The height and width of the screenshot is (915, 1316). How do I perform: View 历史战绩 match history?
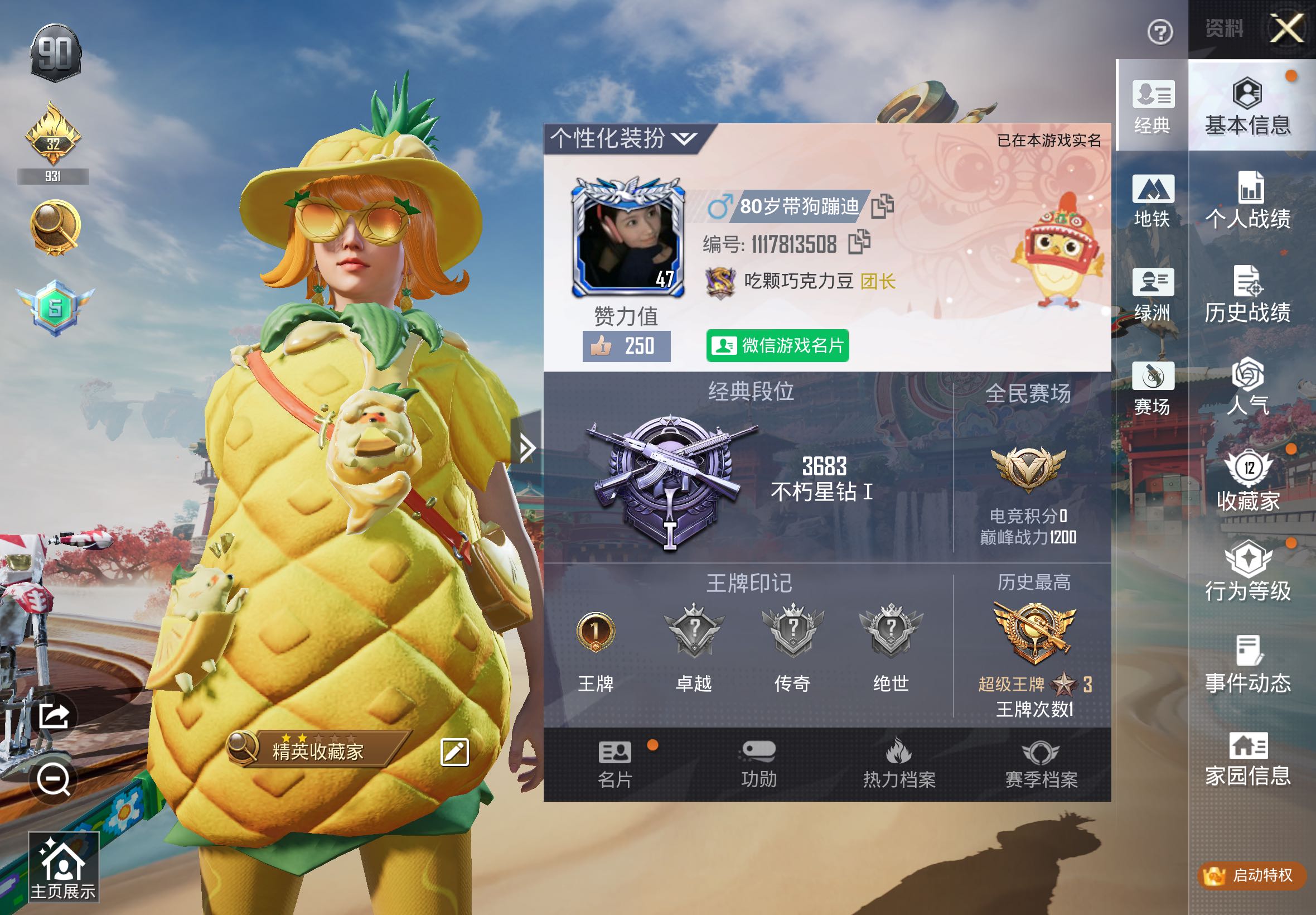(x=1247, y=295)
